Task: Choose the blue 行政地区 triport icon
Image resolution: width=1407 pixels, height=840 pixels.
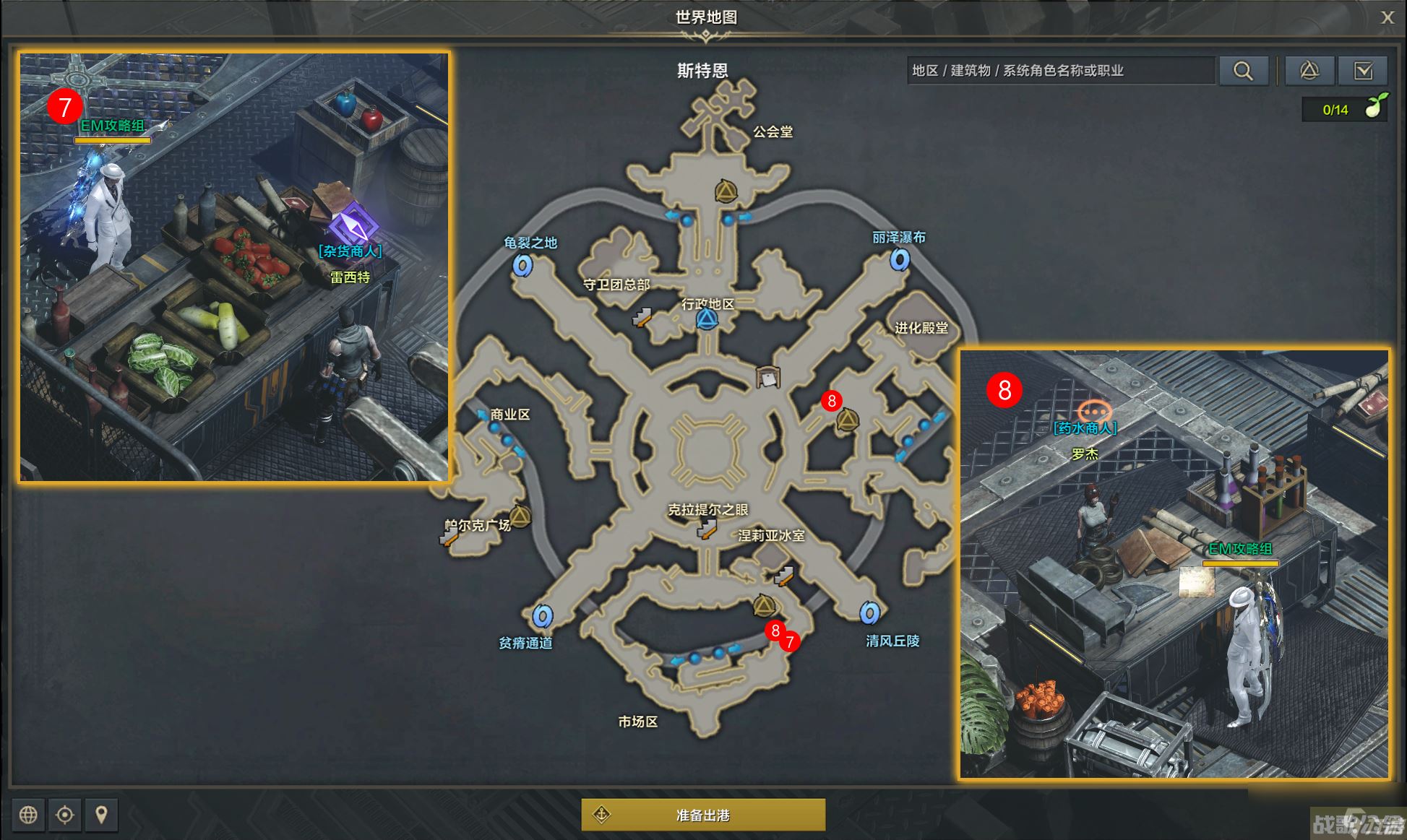Action: click(707, 320)
